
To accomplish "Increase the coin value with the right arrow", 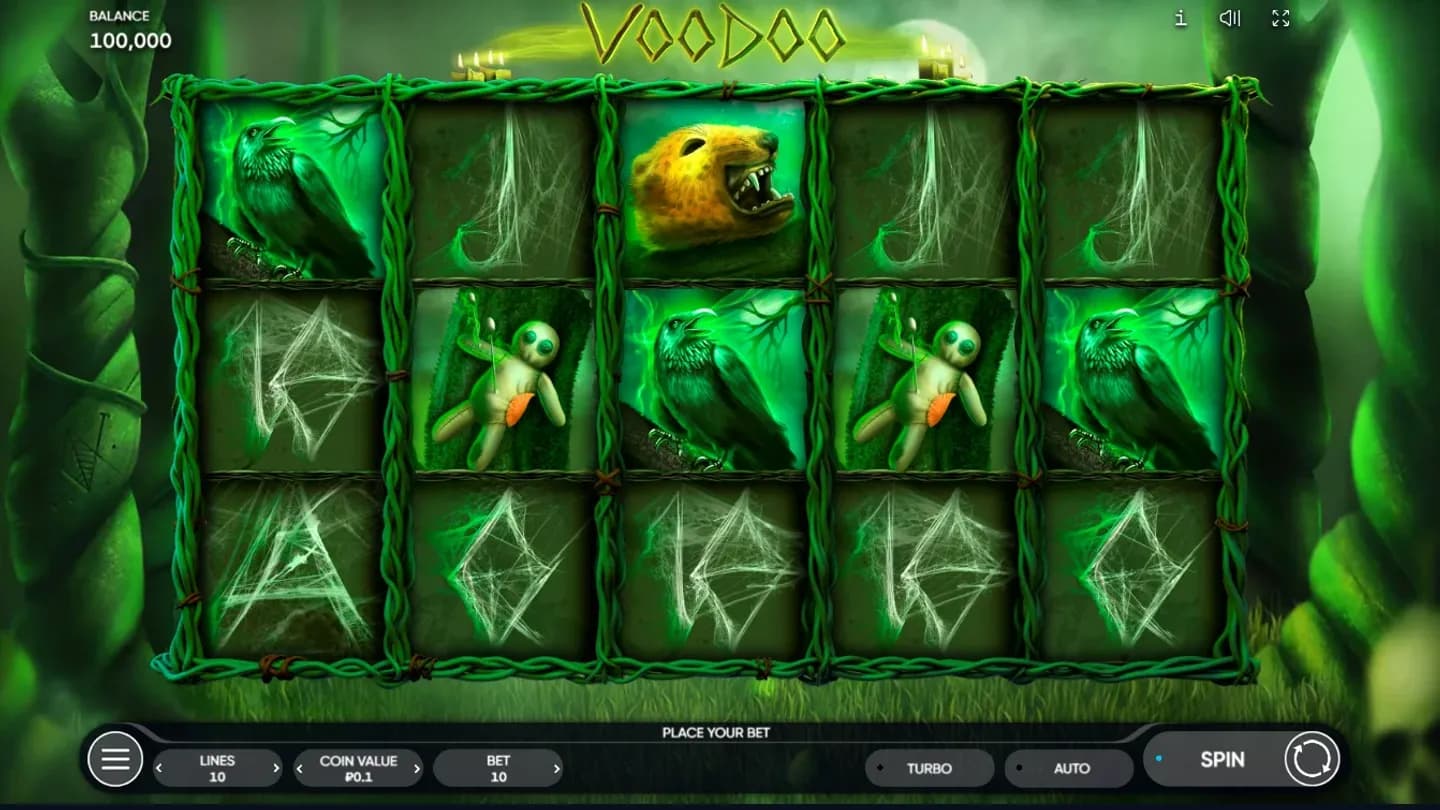I will click(417, 770).
